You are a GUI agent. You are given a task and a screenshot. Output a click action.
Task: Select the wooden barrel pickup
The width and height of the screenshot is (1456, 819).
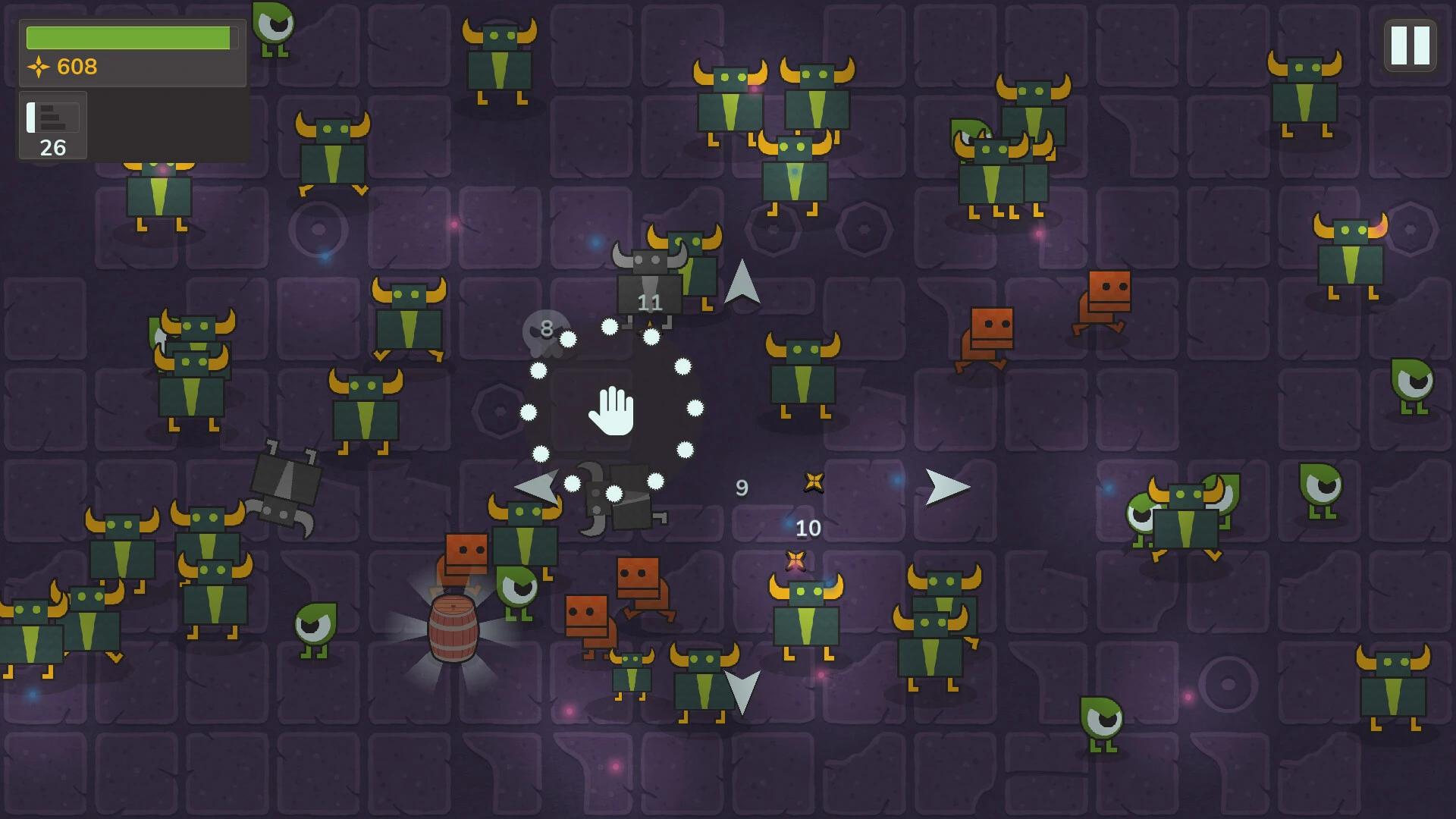pos(453,629)
